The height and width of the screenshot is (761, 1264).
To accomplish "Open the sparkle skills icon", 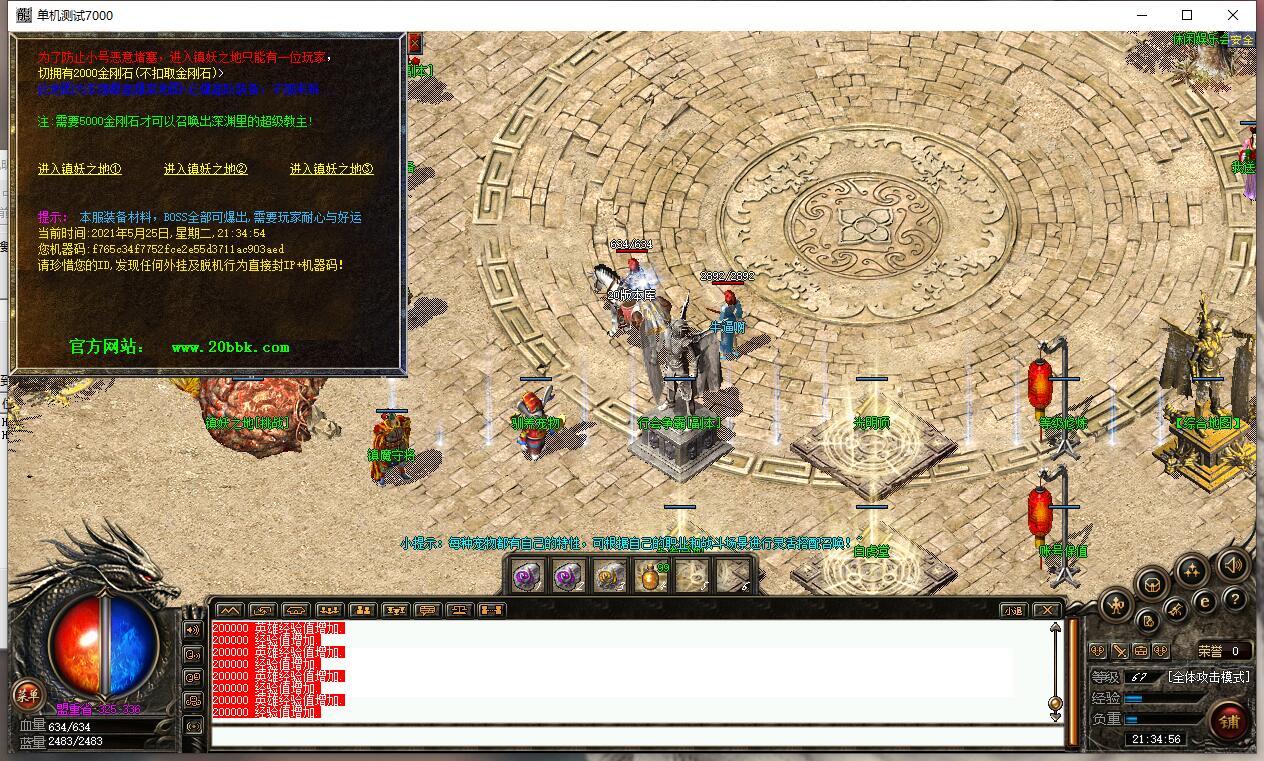I will [x=1191, y=570].
